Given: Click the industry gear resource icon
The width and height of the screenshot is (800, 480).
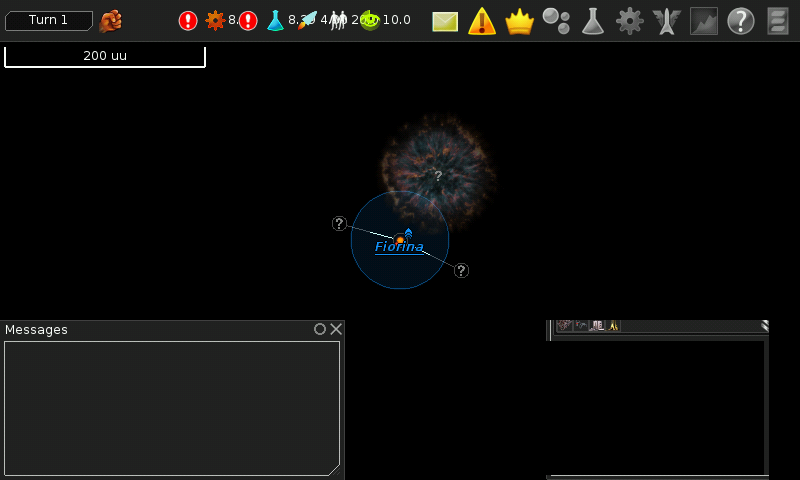Looking at the screenshot, I should 215,20.
